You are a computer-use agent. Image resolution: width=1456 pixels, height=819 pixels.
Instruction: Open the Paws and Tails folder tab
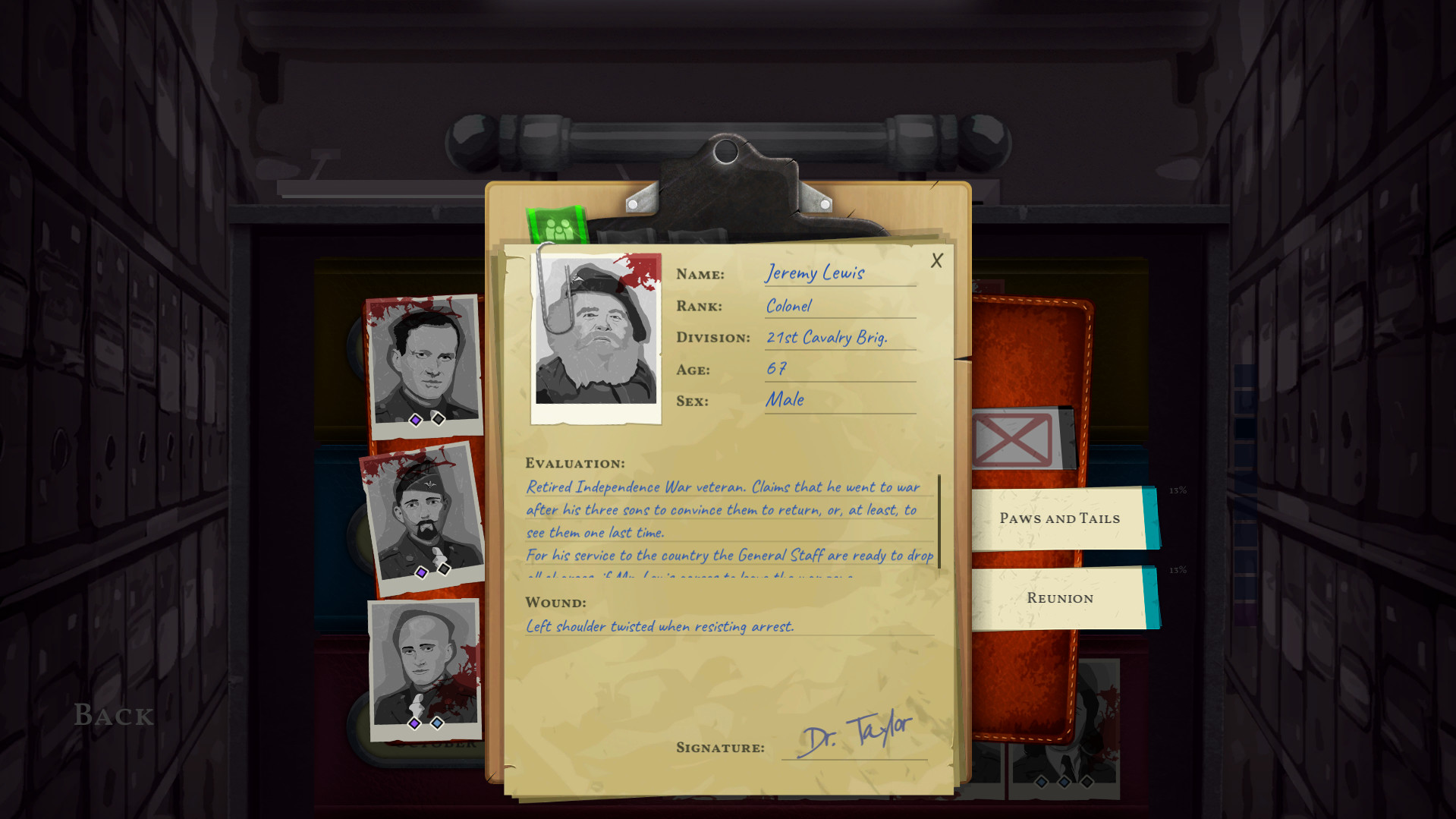click(1058, 518)
